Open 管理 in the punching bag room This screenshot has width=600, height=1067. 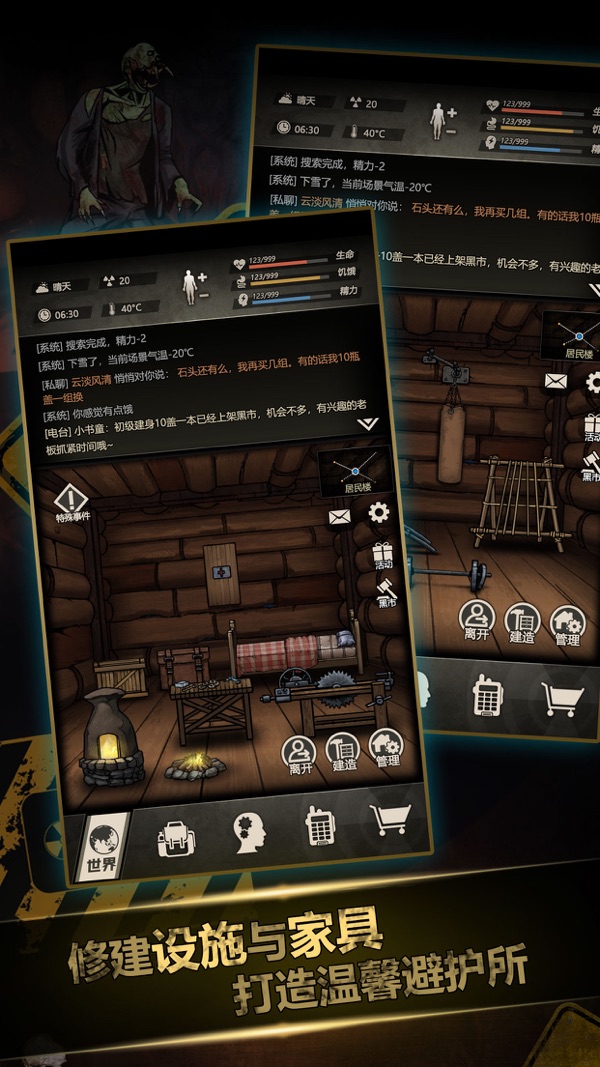tap(567, 627)
